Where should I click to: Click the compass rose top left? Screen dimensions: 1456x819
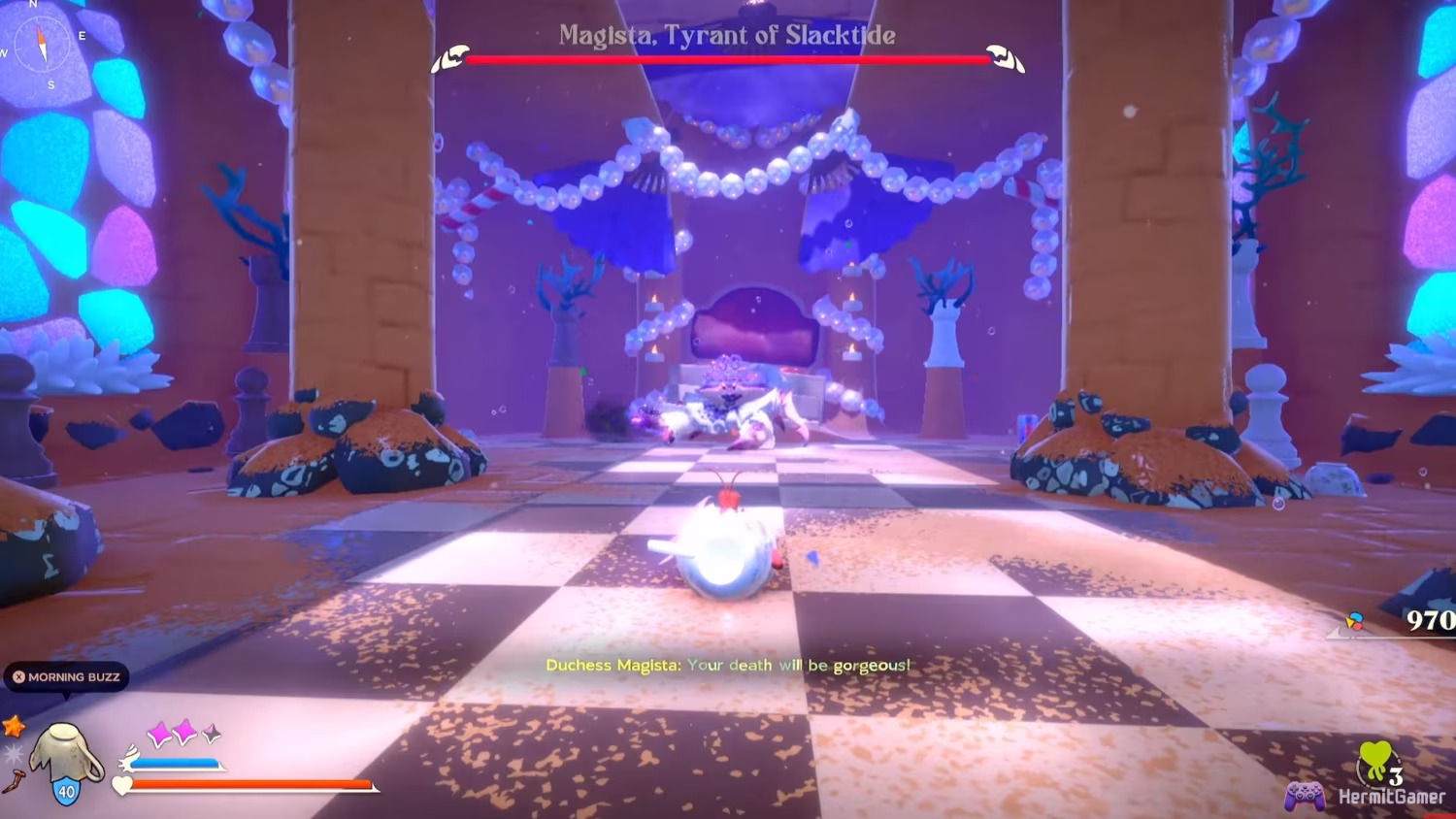(x=41, y=43)
